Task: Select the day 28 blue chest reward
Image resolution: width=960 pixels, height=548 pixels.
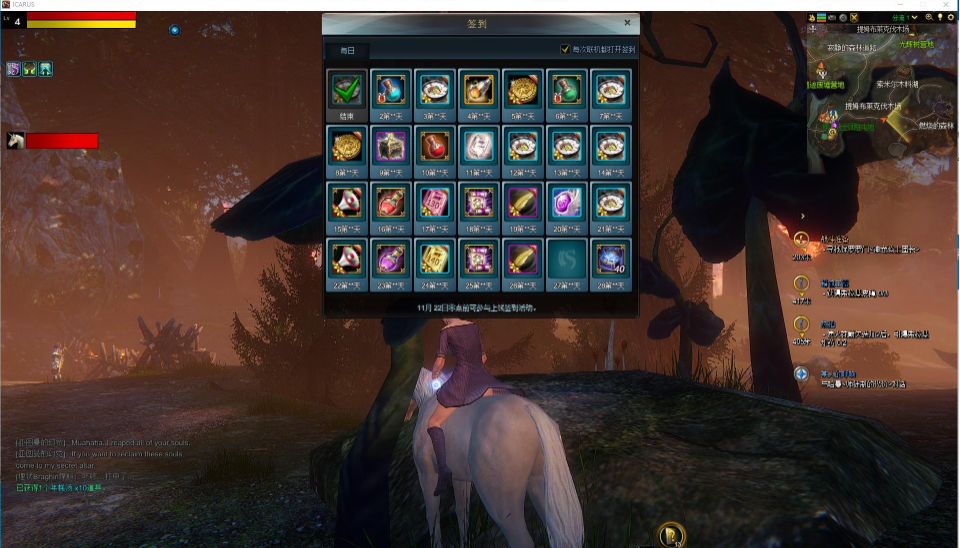Action: click(x=611, y=259)
